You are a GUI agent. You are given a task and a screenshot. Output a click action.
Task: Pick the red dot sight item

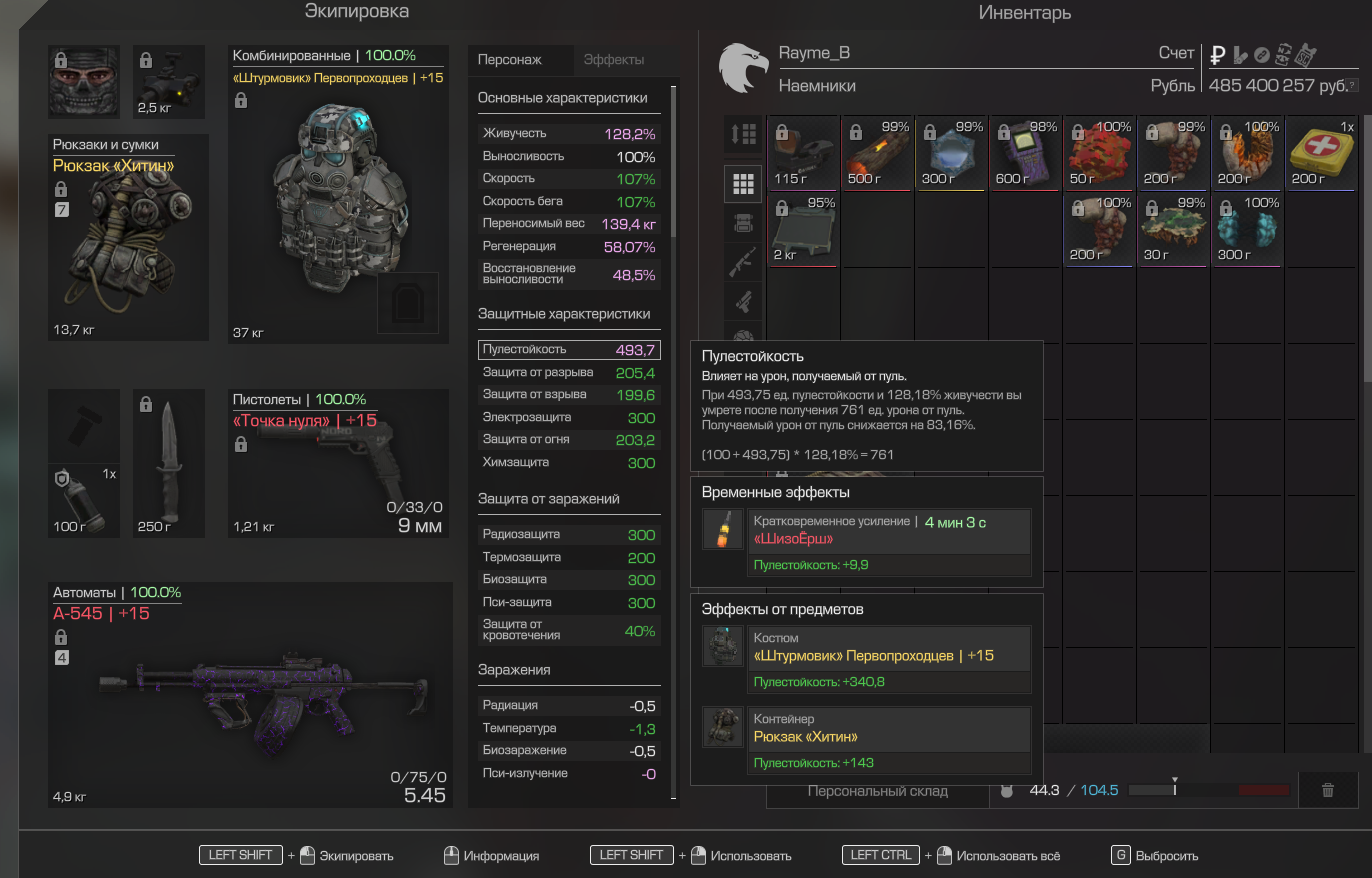pos(804,152)
